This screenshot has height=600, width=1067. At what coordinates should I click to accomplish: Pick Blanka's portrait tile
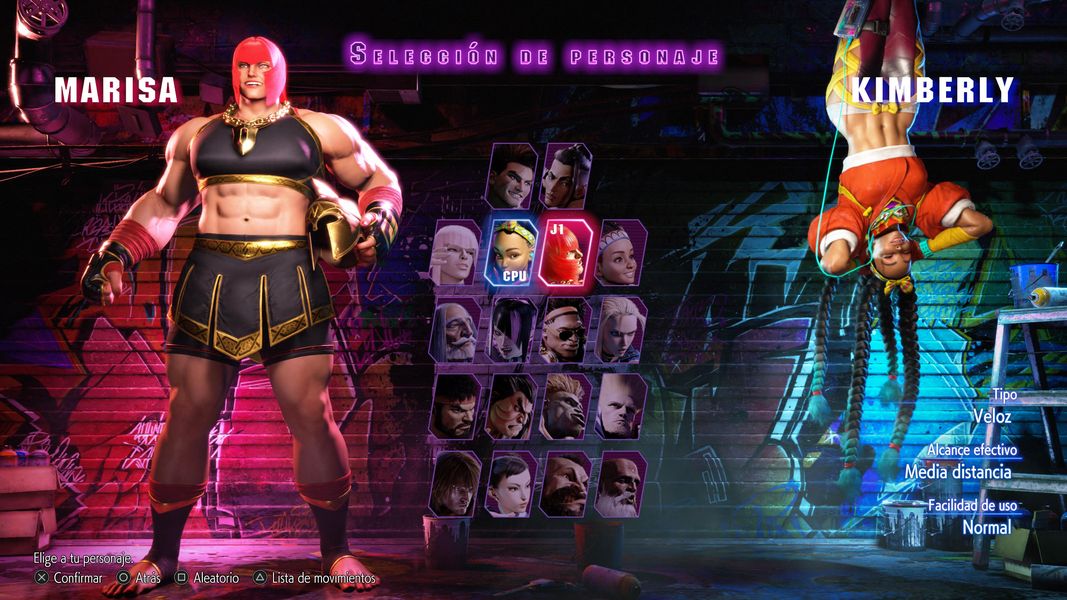pyautogui.click(x=567, y=407)
